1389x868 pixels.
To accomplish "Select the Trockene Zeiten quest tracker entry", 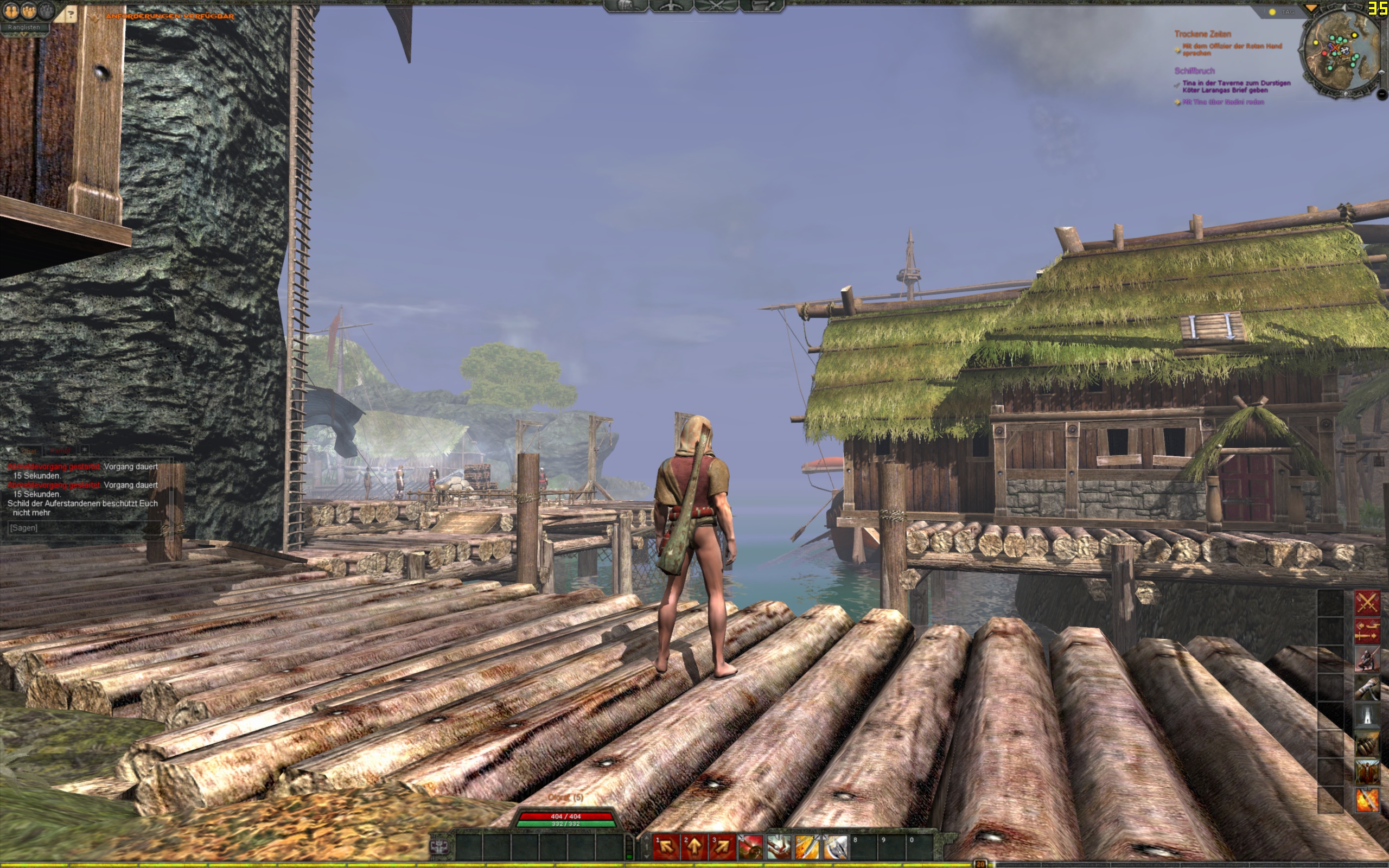I will (1202, 34).
